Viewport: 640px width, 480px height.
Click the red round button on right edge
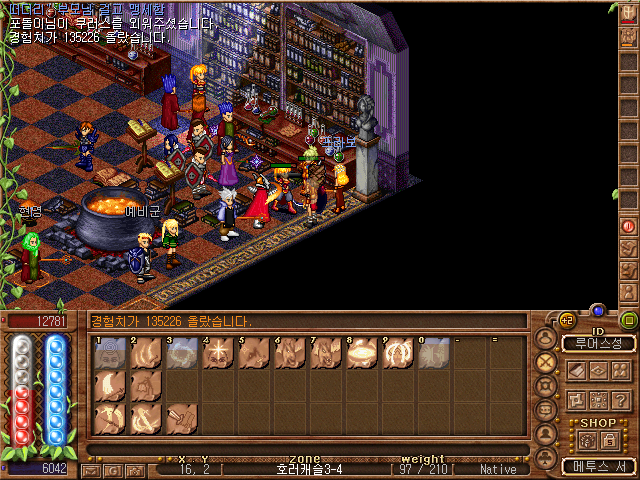(x=629, y=226)
